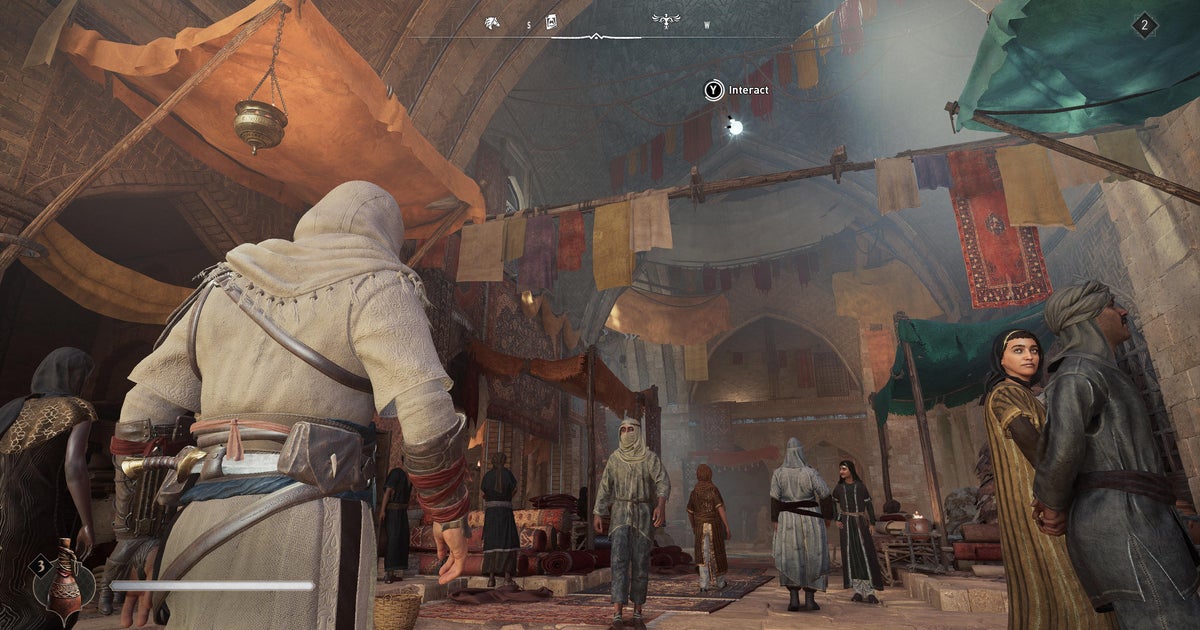
Task: Click the diamond skill point badge showing 2
Action: coord(1145,25)
